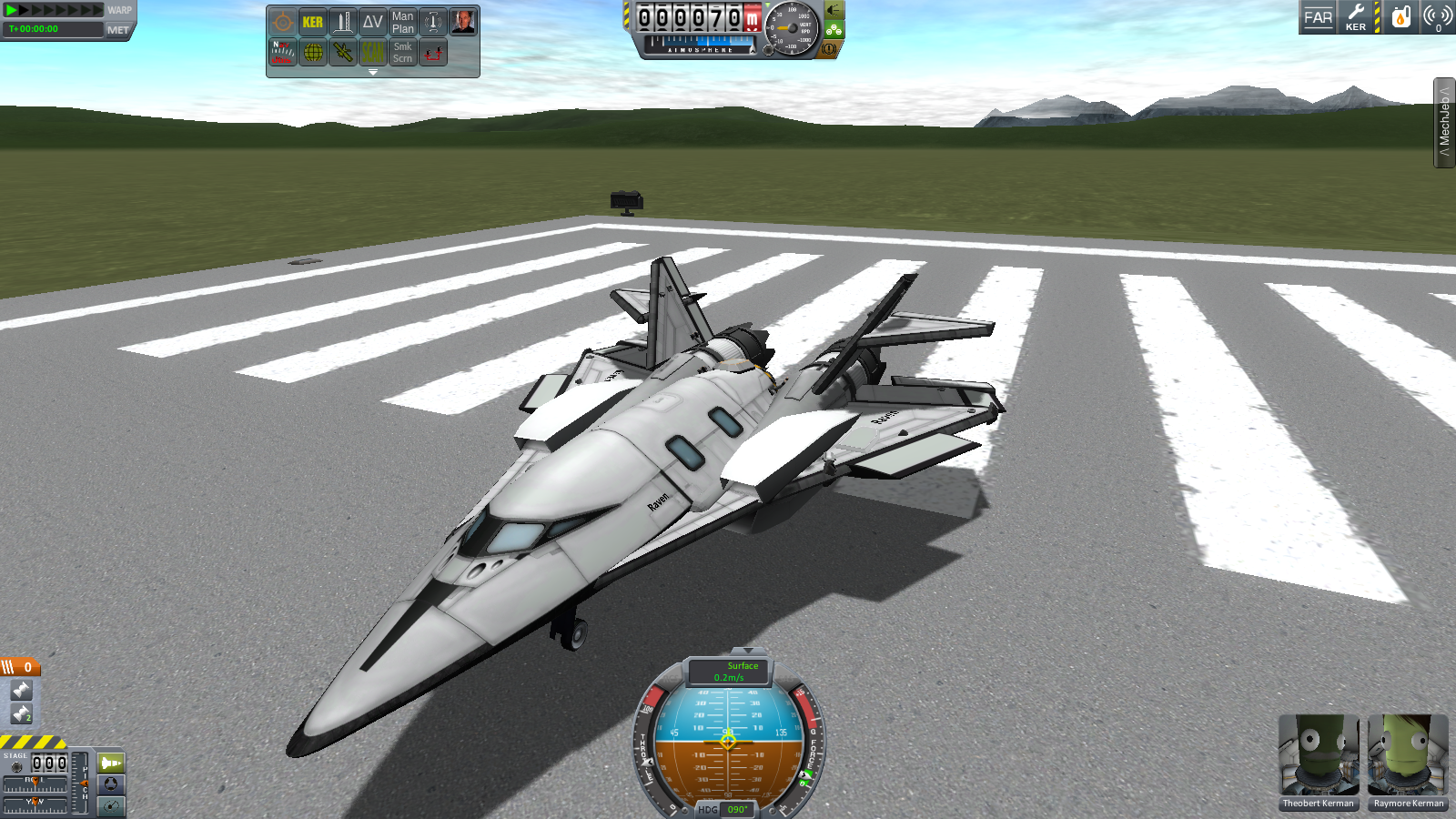Viewport: 1456px width, 819px height.
Task: Open the FAR aerodynamics window
Action: pos(1318,17)
